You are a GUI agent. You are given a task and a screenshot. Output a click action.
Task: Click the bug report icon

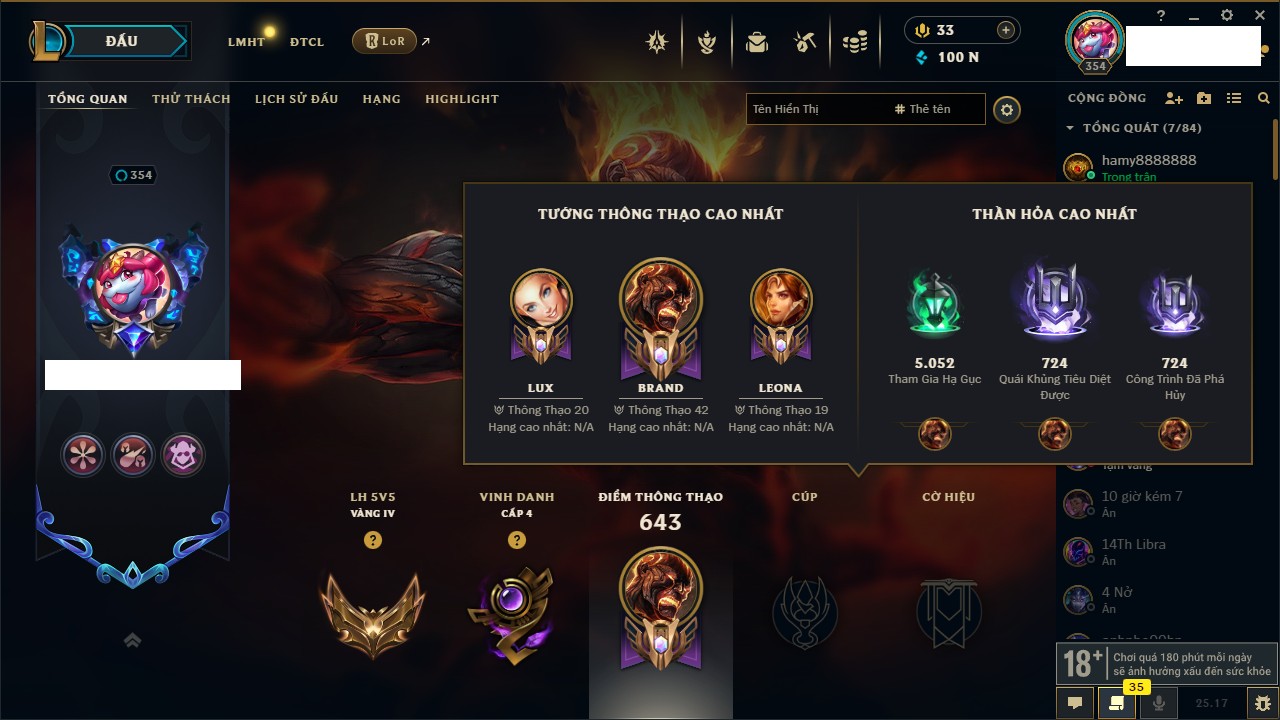pos(1262,703)
